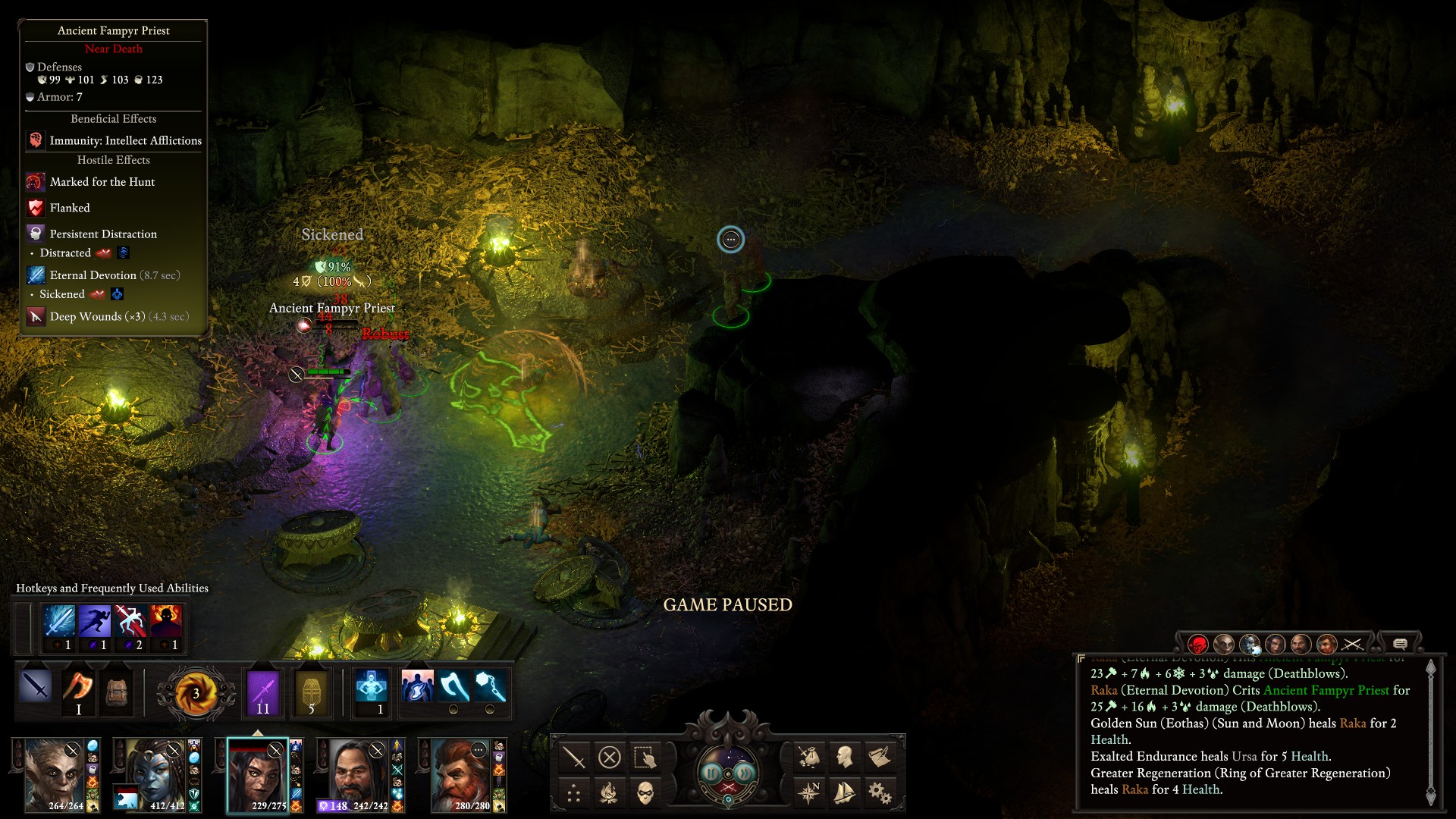Open the journal scroll-and-quill button
This screenshot has width=1456, height=819.
(880, 757)
